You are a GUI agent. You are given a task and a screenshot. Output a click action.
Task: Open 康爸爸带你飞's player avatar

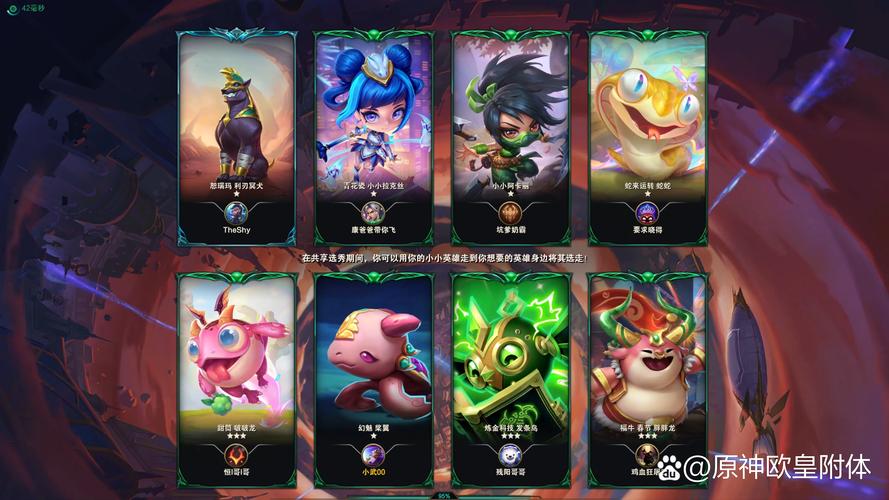coord(373,212)
